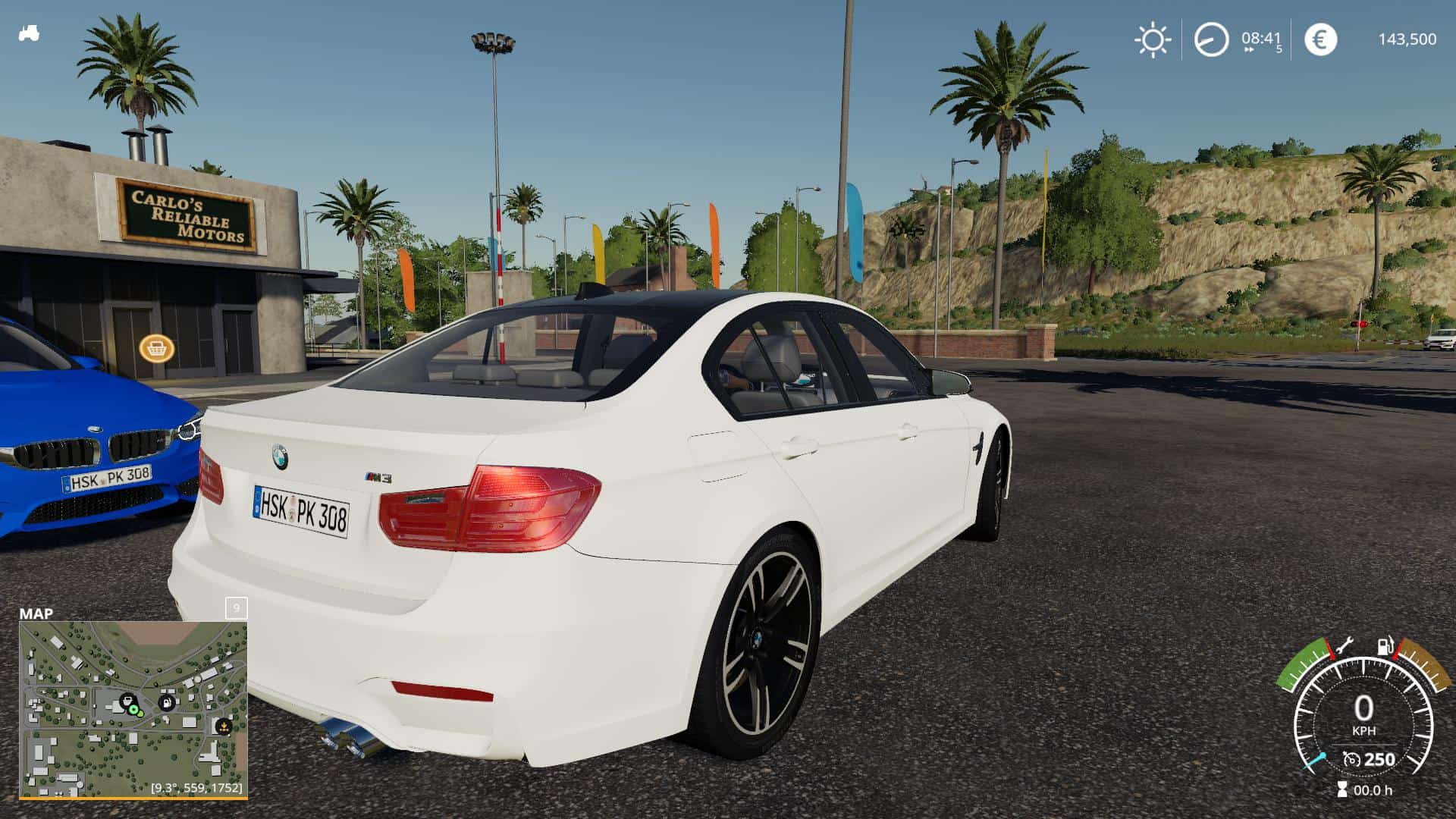Select the euro money icon
Screen dimensions: 1456x819
pyautogui.click(x=1320, y=39)
